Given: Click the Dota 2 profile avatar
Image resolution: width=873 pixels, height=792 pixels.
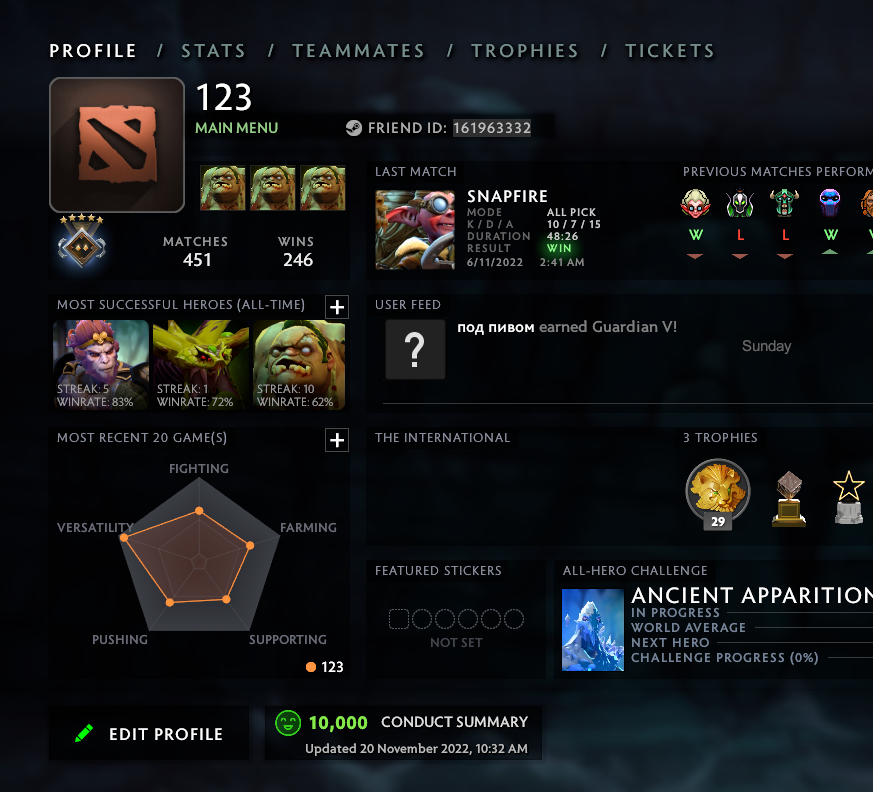Looking at the screenshot, I should click(117, 145).
